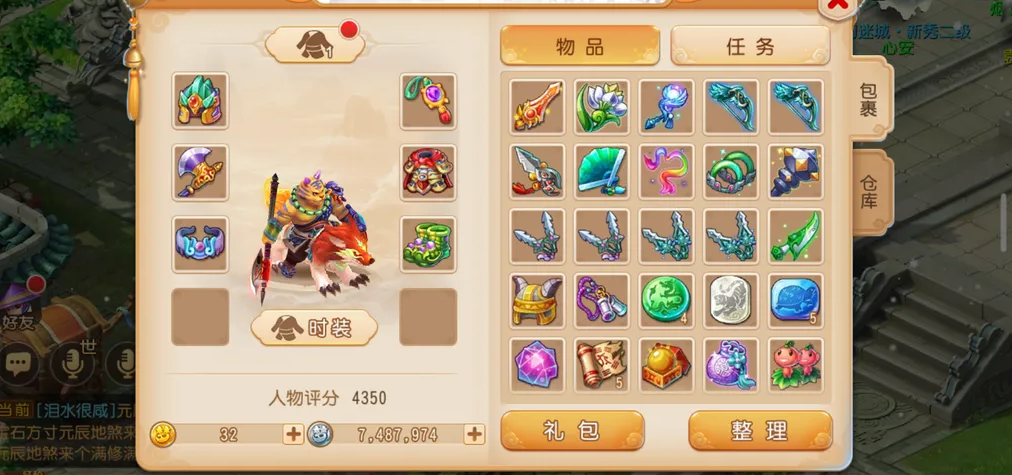Click the equipped purple gem necklace slot

(428, 101)
